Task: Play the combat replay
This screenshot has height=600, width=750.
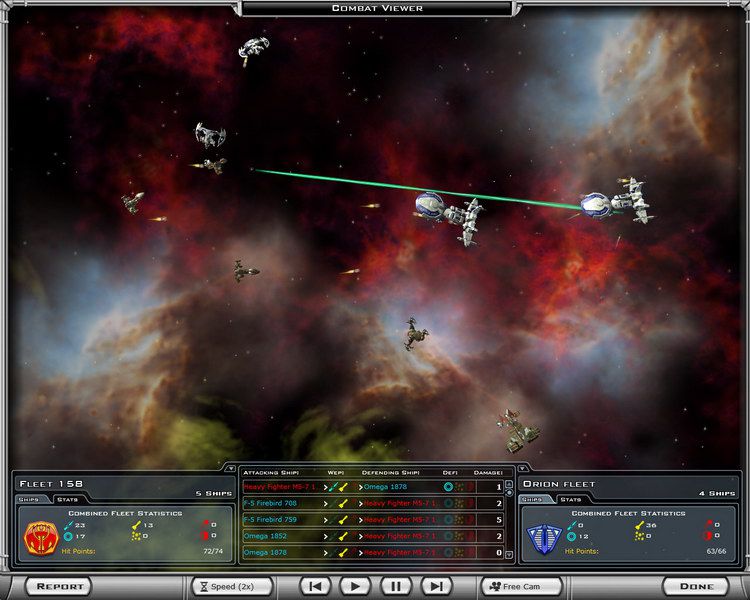Action: point(355,586)
